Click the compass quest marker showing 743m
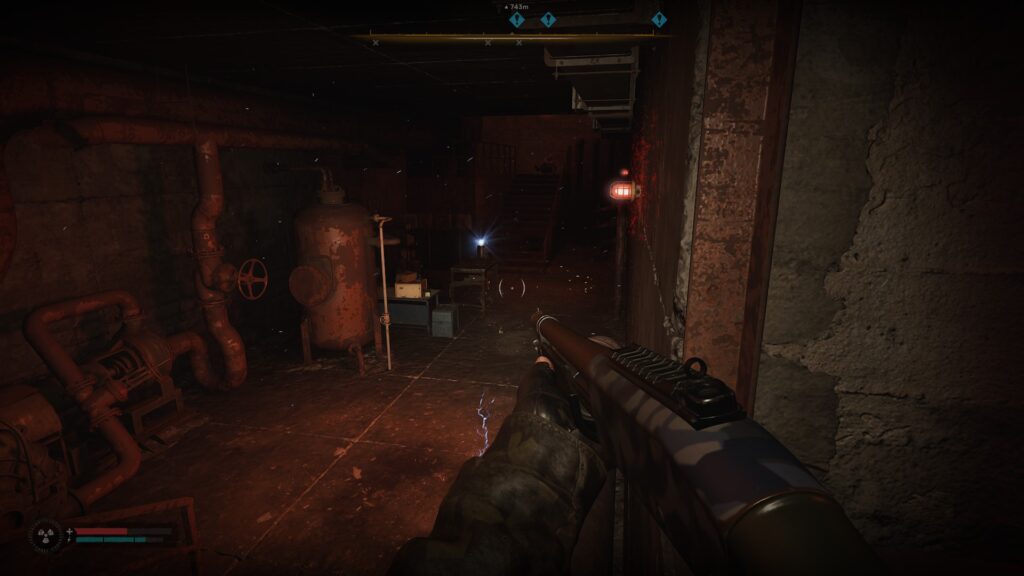 point(517,19)
